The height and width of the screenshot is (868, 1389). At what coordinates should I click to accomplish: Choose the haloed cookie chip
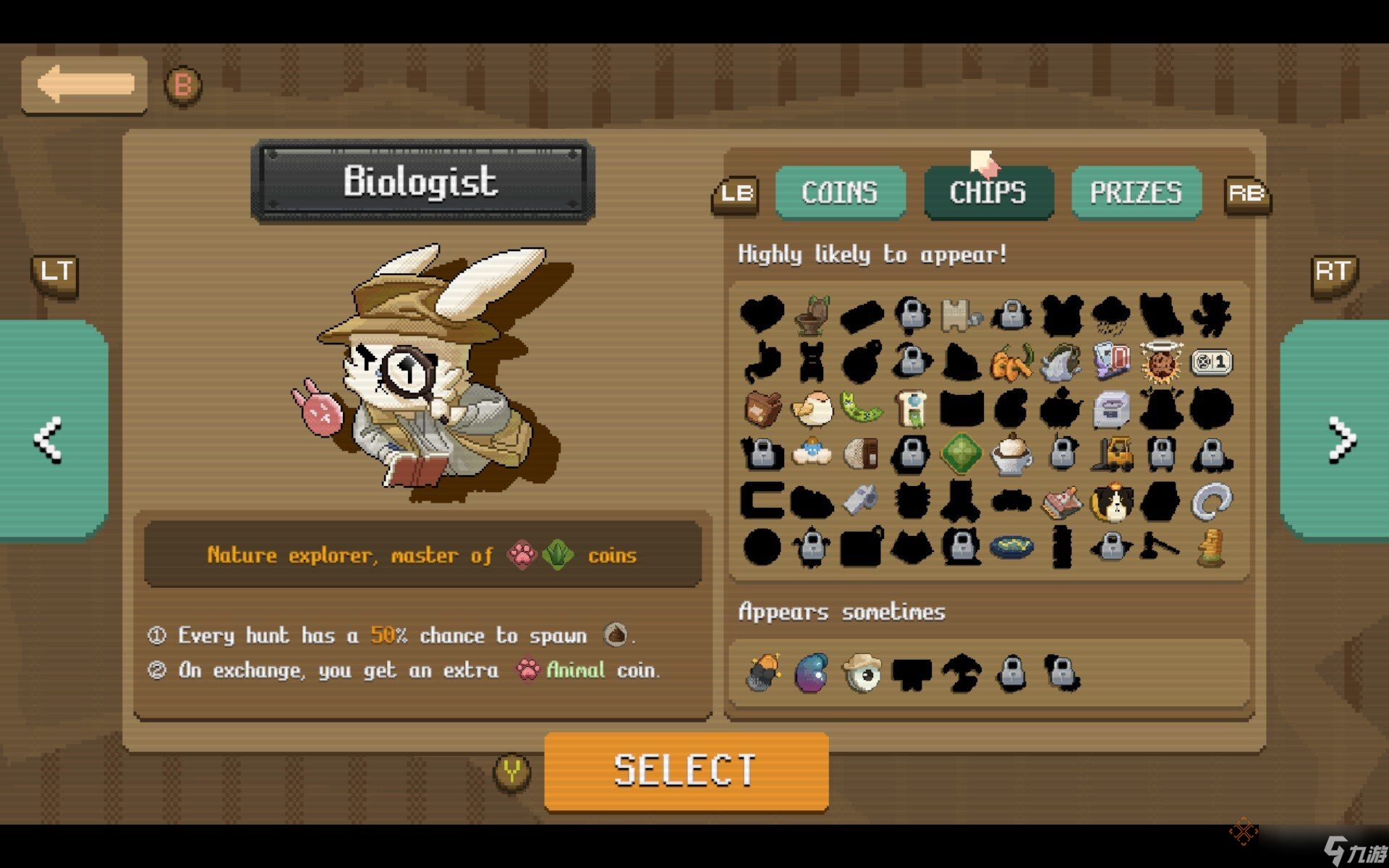click(x=1161, y=362)
